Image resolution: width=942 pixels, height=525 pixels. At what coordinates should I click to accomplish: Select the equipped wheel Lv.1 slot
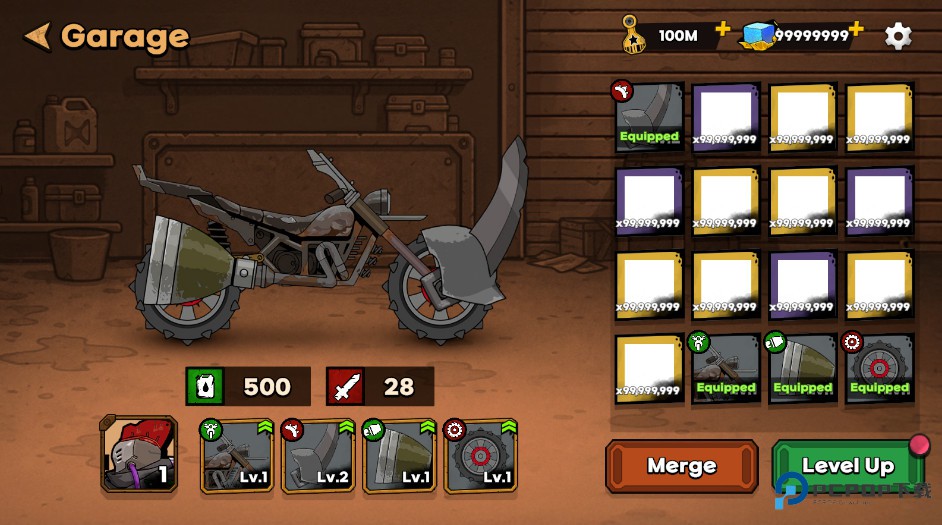[480, 456]
